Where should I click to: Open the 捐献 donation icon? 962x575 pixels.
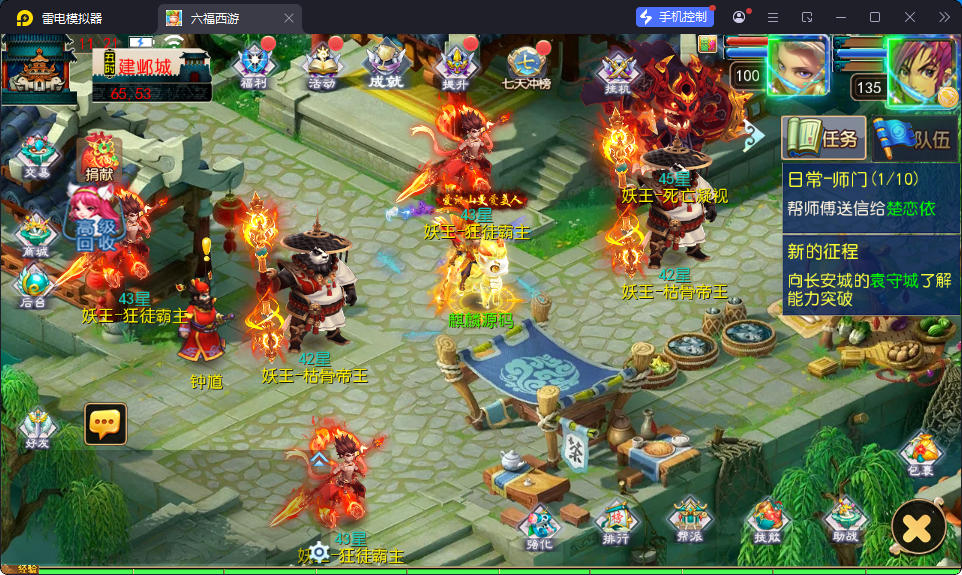point(99,158)
